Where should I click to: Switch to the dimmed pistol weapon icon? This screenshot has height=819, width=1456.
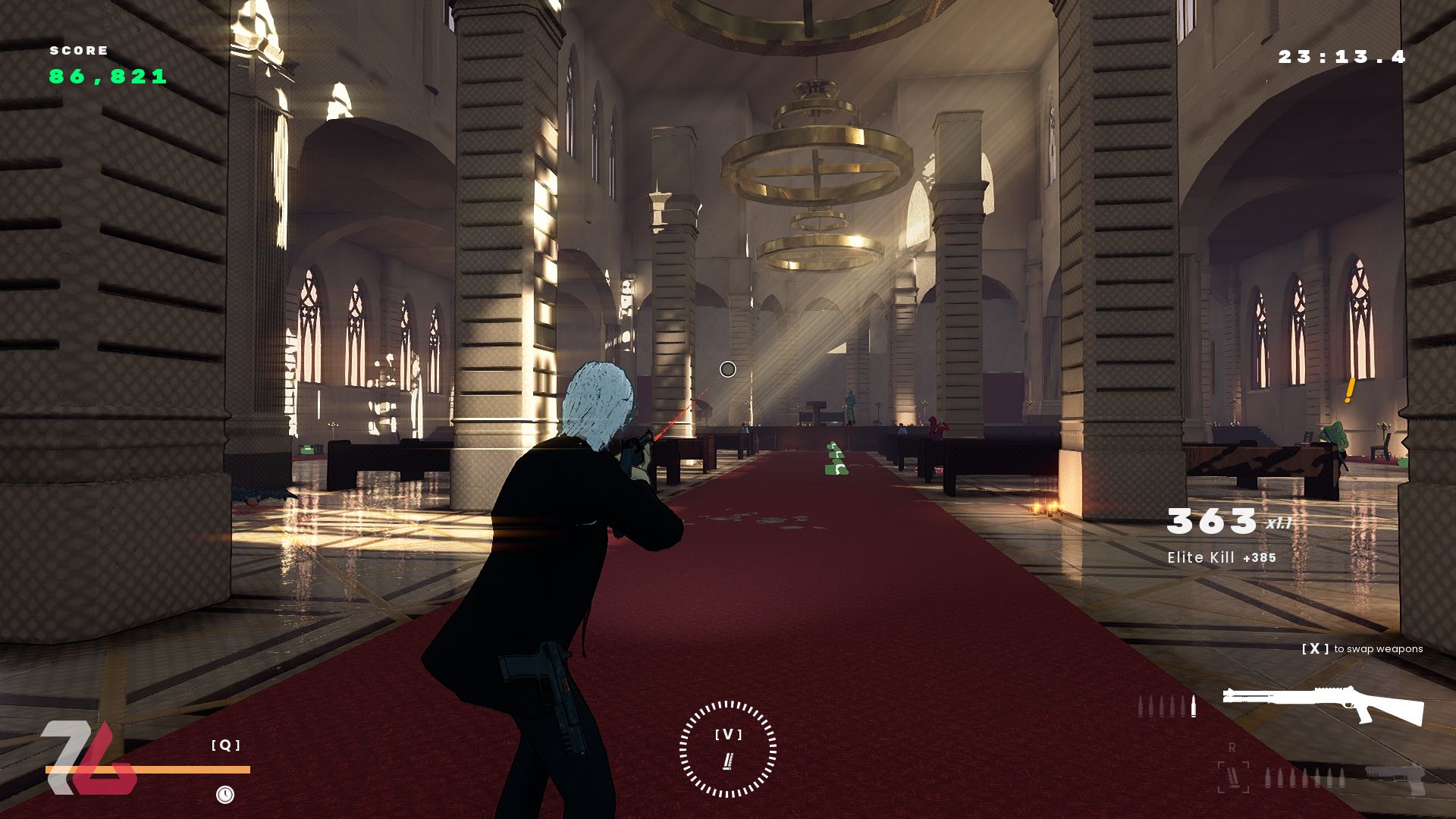(1394, 779)
